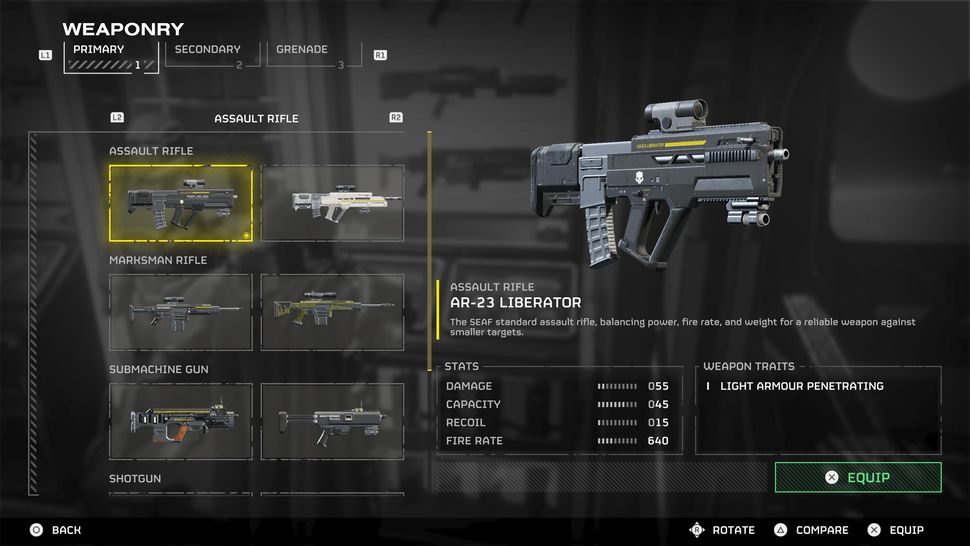Switch to the Primary weapon tab
The width and height of the screenshot is (970, 546).
(111, 56)
